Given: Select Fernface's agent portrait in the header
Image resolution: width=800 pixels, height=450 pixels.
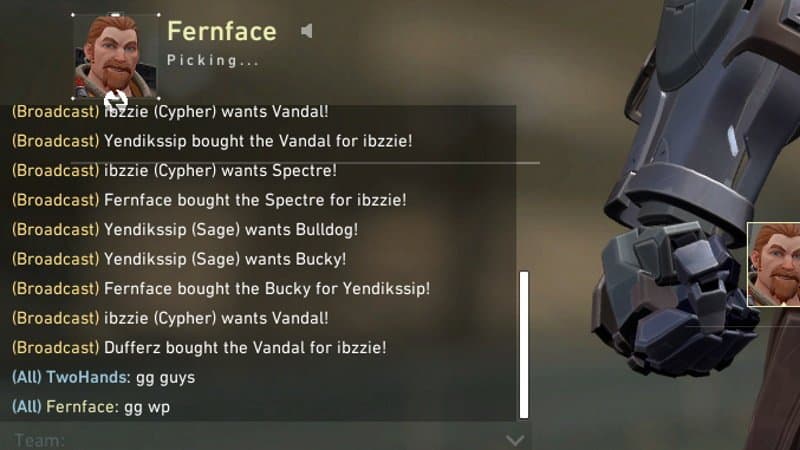Looking at the screenshot, I should pyautogui.click(x=116, y=55).
